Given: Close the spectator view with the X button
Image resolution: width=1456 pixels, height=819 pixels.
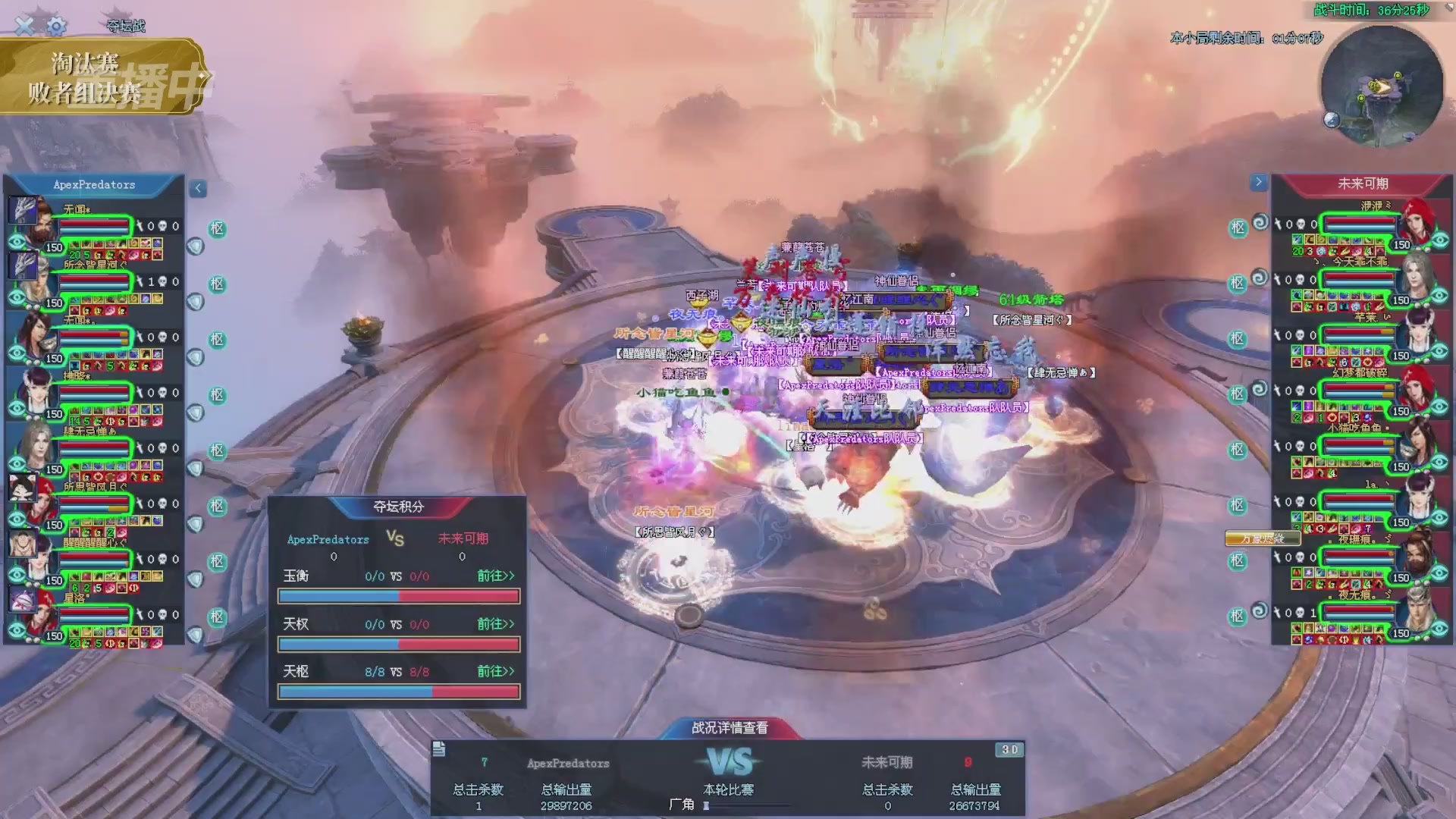Looking at the screenshot, I should 24,26.
